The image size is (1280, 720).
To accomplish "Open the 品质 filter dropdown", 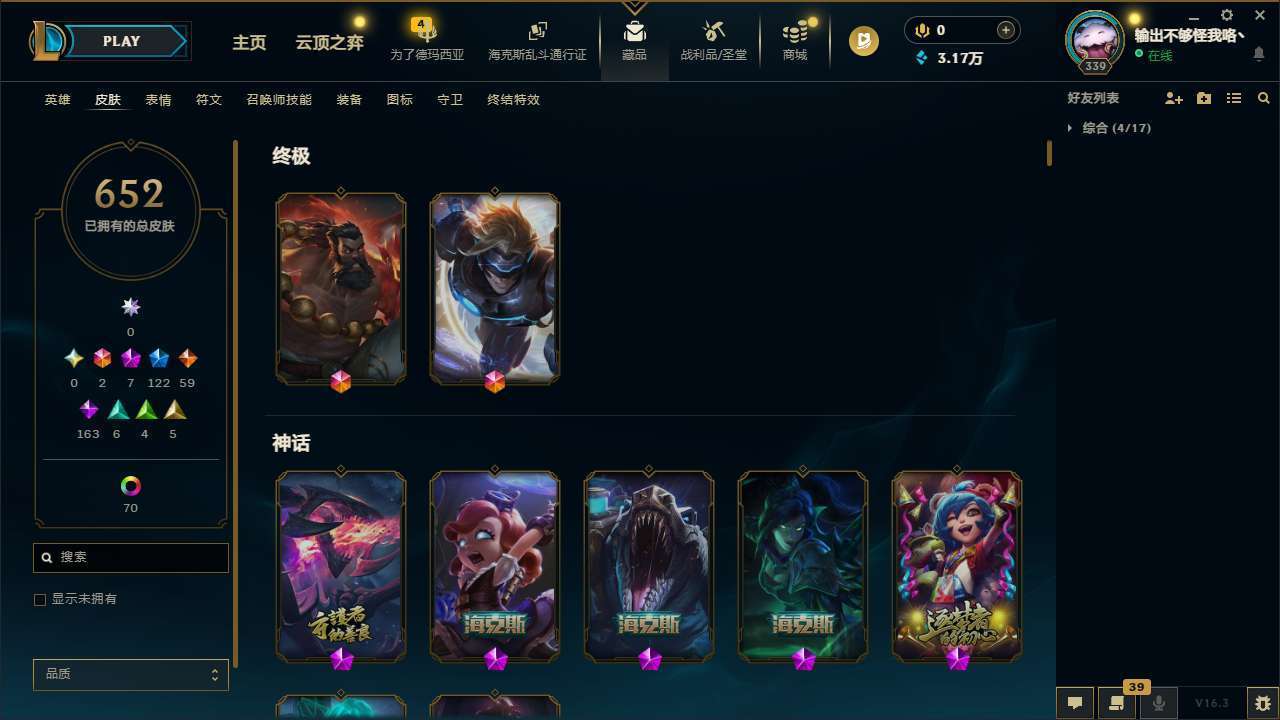I will (130, 674).
